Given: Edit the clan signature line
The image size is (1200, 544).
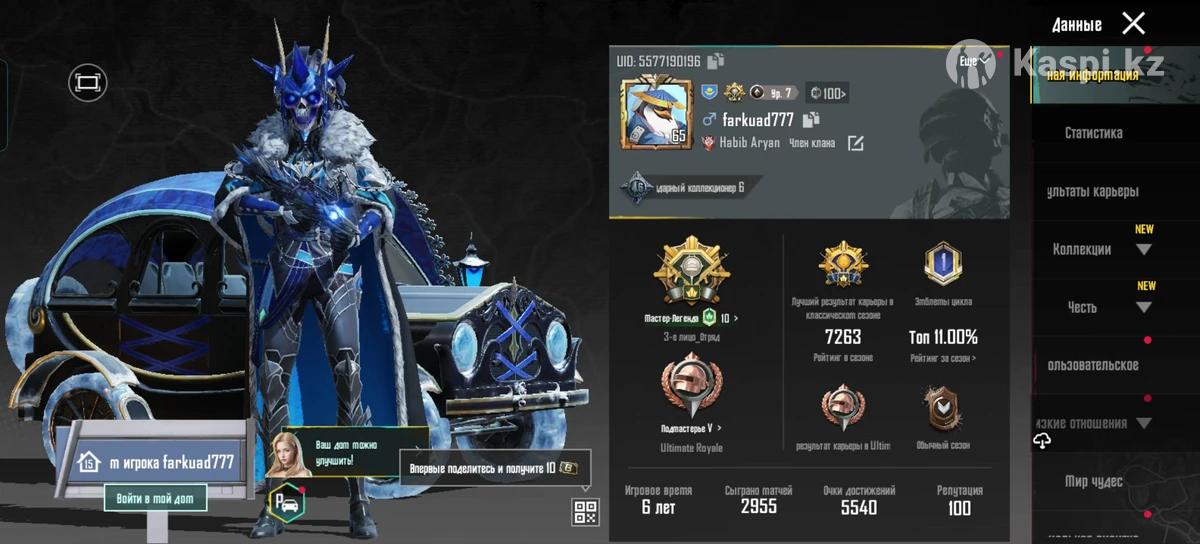Looking at the screenshot, I should click(856, 144).
